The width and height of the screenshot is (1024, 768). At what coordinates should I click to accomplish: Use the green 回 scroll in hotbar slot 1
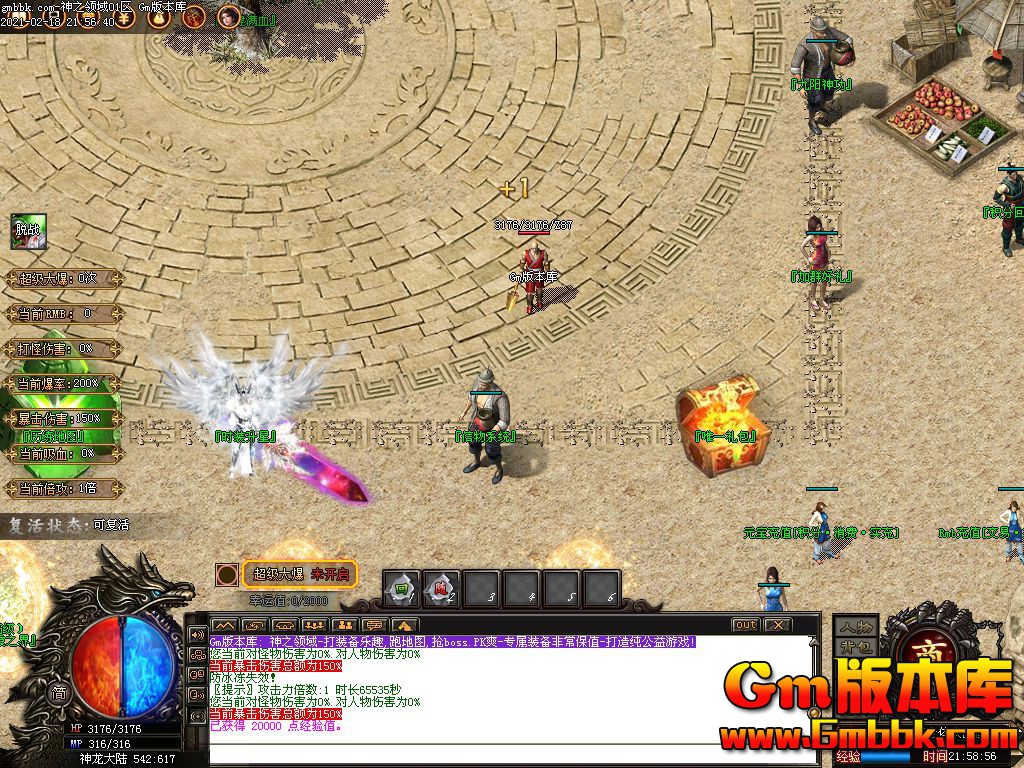pos(402,588)
